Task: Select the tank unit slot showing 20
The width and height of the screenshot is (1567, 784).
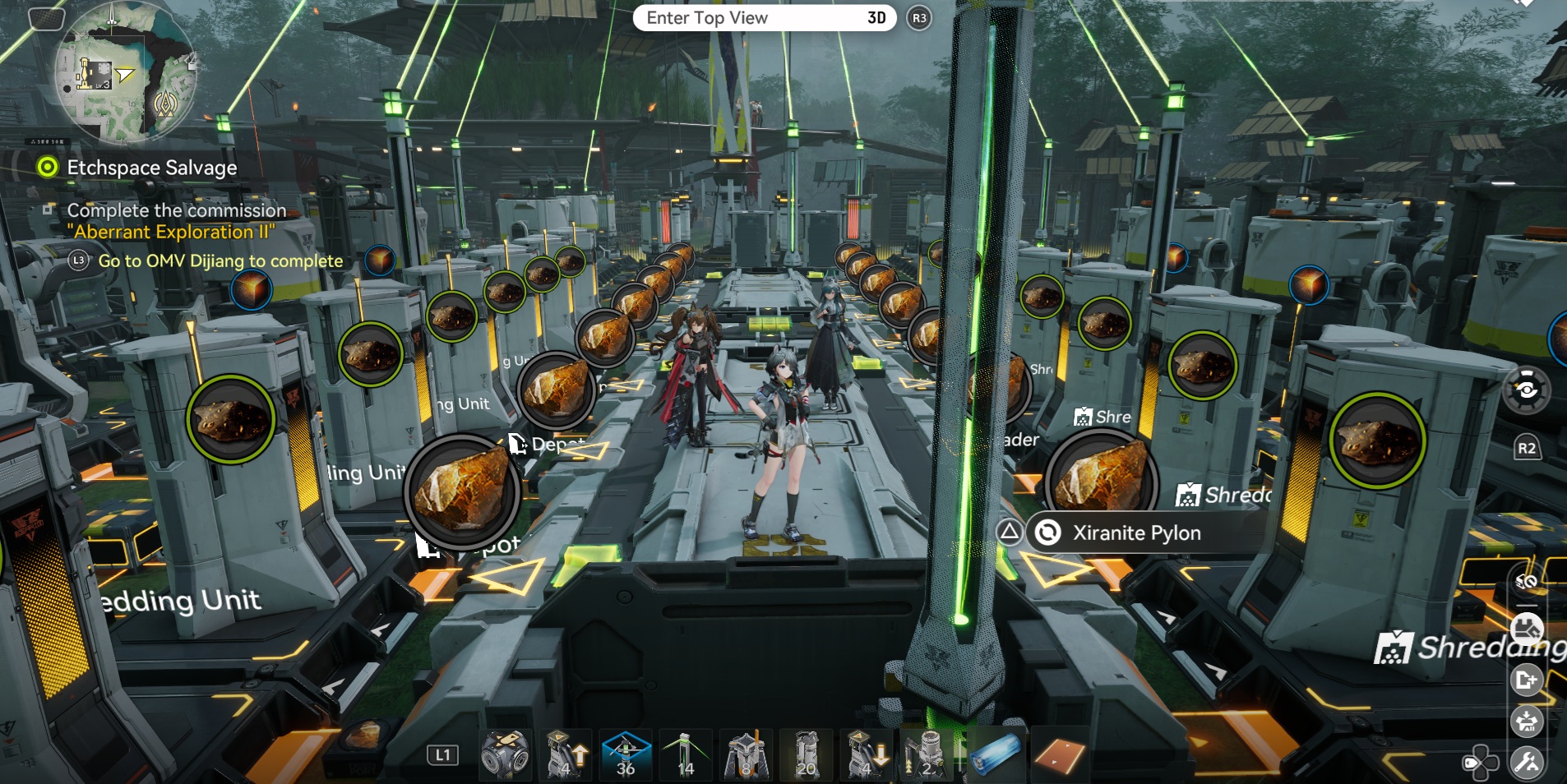Action: [x=807, y=754]
